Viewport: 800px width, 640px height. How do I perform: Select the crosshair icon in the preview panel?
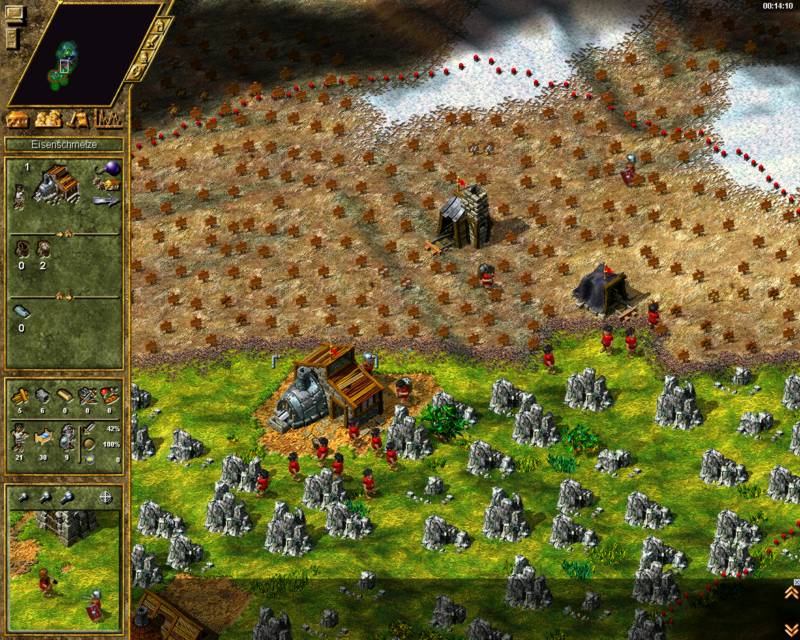(107, 497)
